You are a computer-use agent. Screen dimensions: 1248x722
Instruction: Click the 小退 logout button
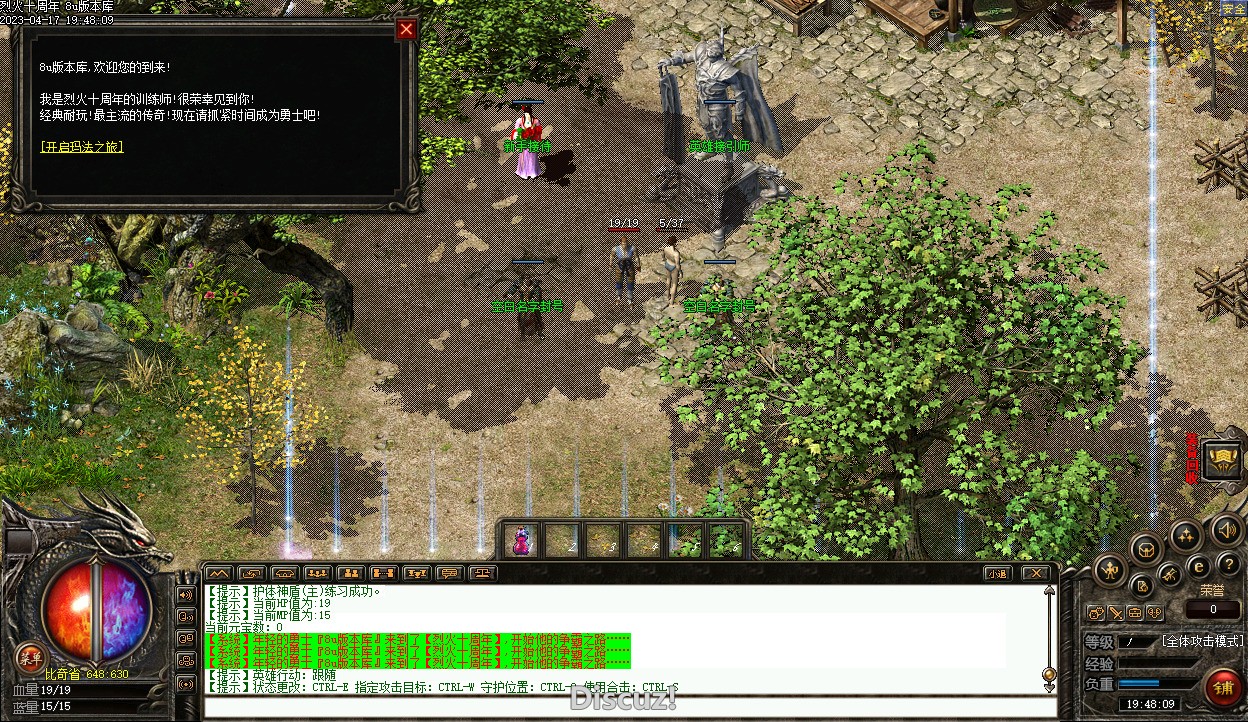point(997,573)
